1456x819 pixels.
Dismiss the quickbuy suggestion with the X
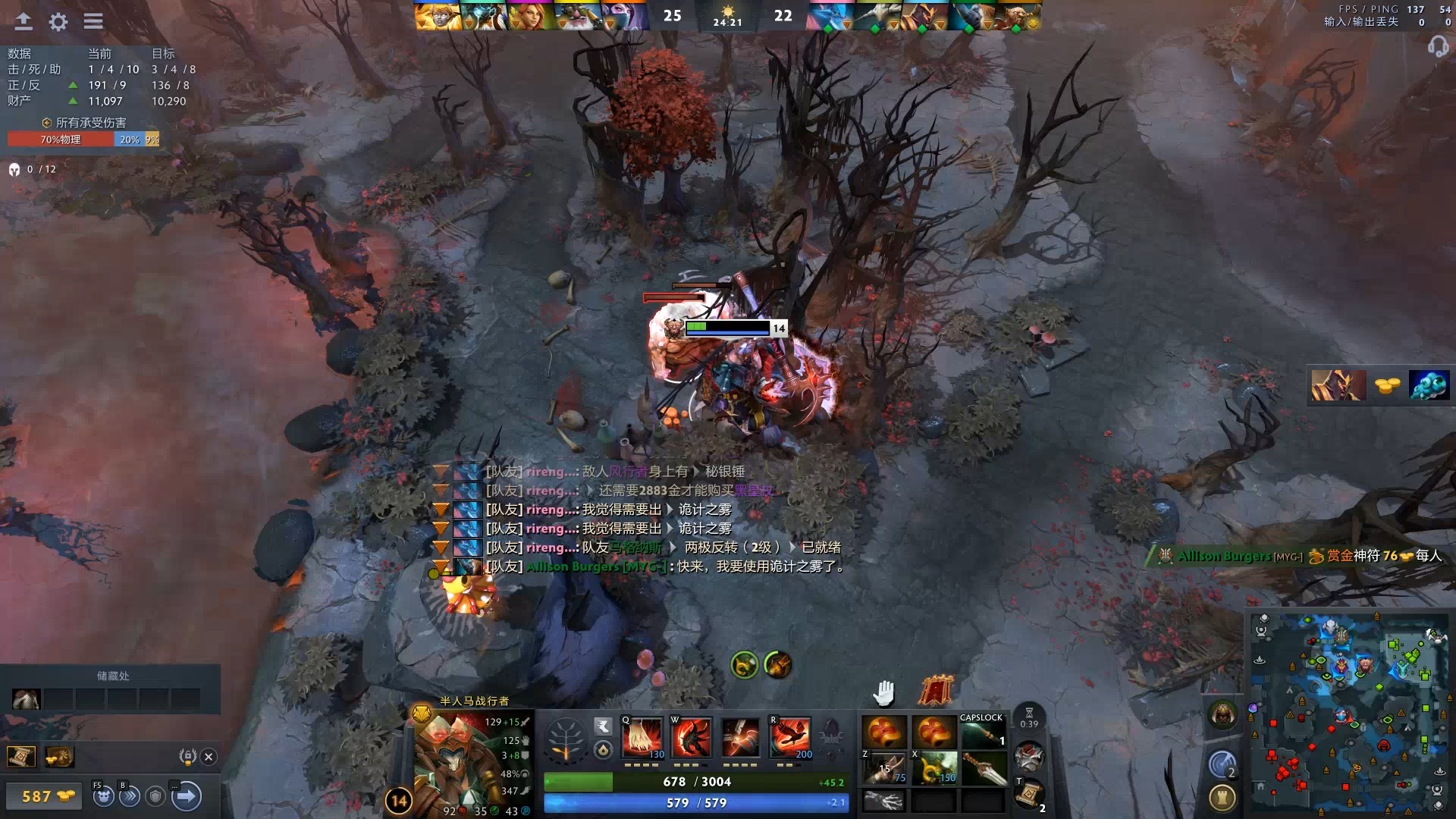(x=209, y=756)
